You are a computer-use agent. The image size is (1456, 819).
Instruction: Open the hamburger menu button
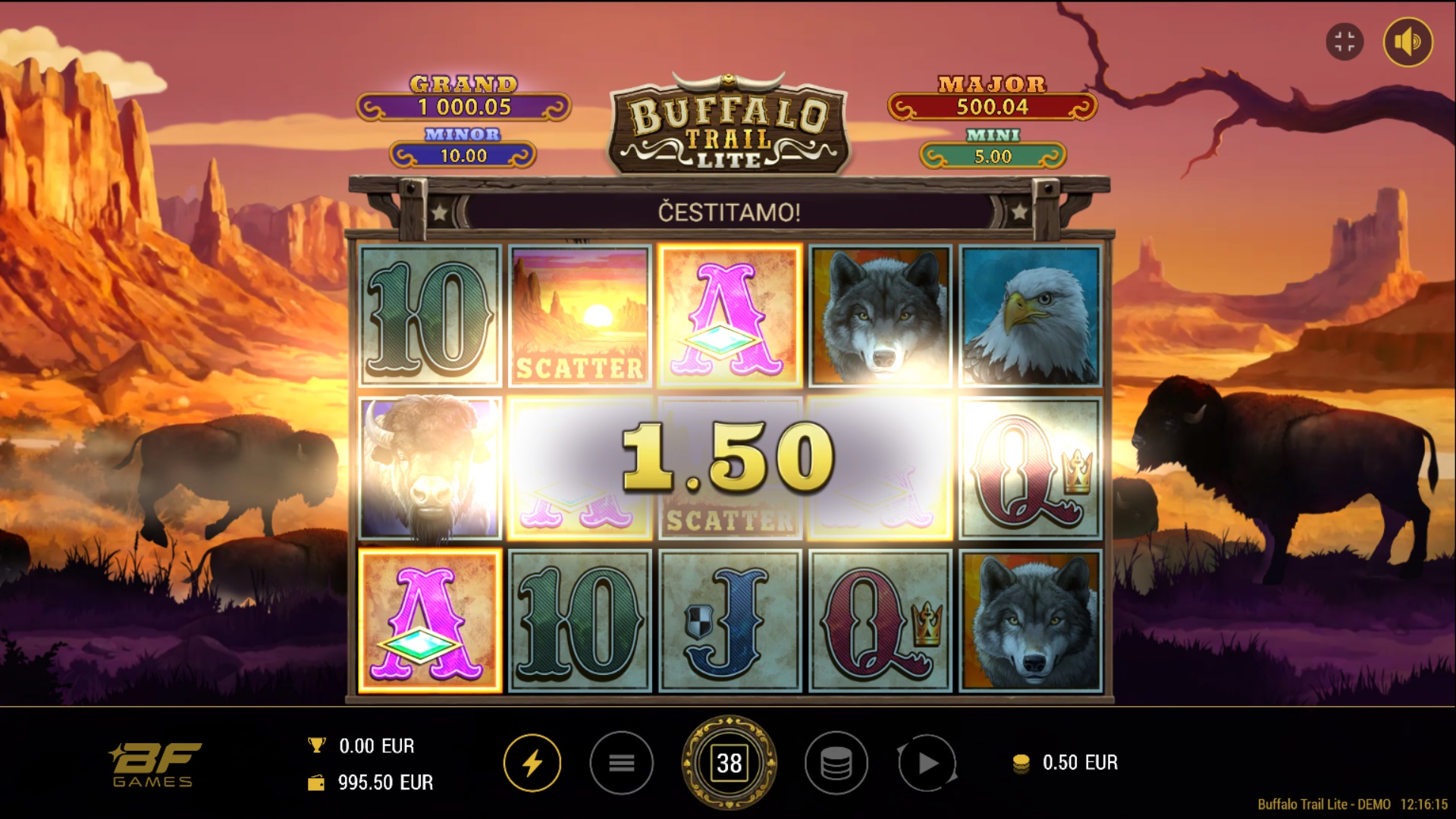pyautogui.click(x=621, y=763)
